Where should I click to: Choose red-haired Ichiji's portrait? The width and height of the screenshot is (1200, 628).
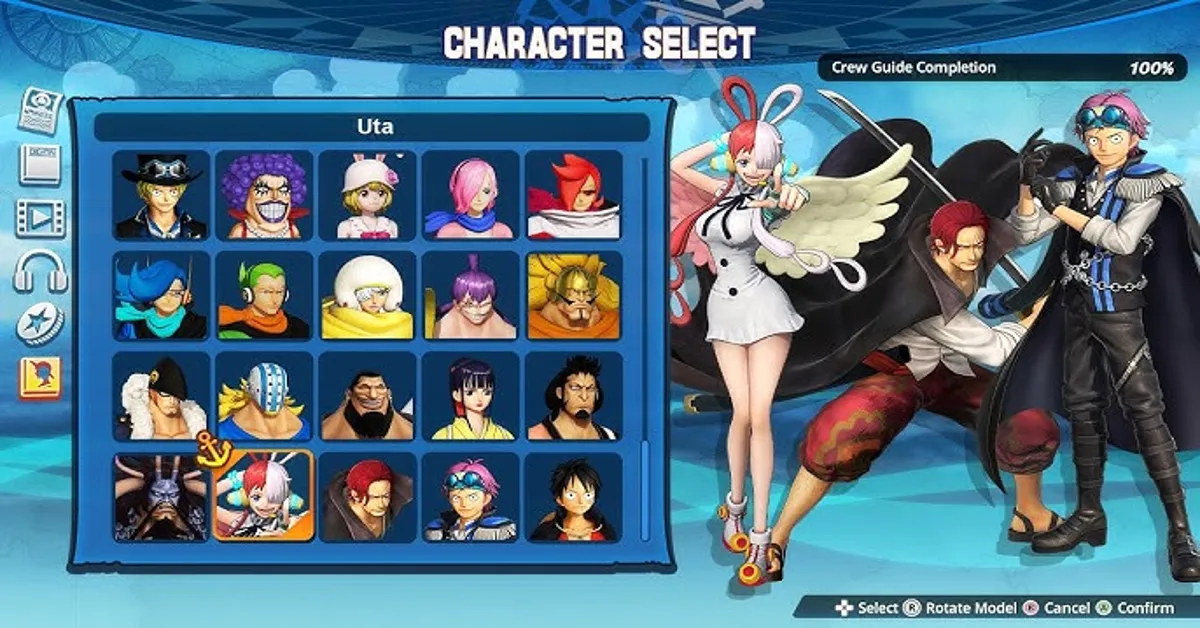coord(573,196)
